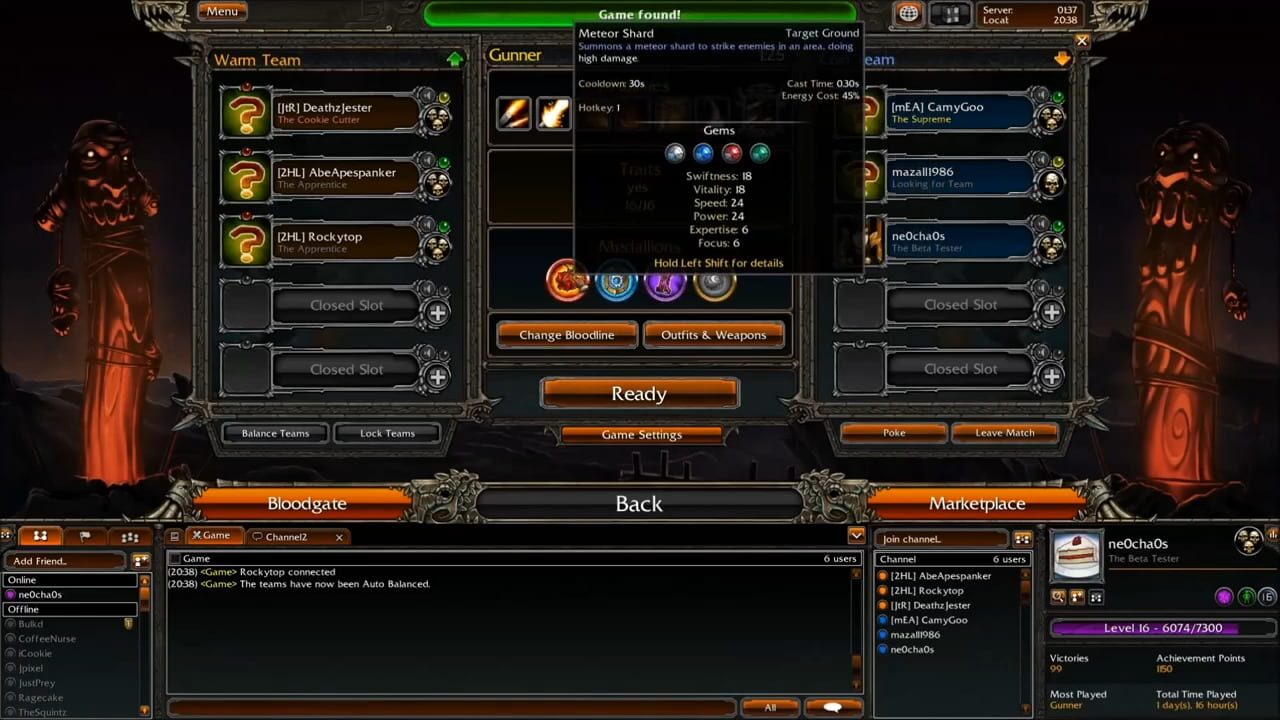The width and height of the screenshot is (1280, 720).
Task: Toggle CamyGoo's status dot
Action: point(1057,95)
